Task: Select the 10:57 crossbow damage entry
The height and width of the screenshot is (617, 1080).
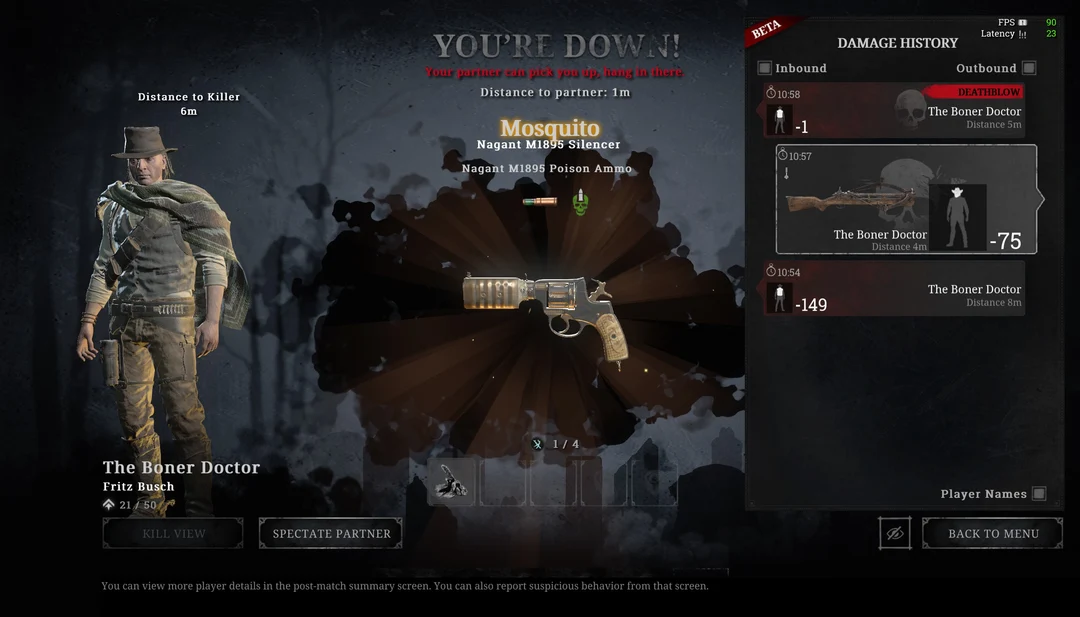Action: pyautogui.click(x=906, y=199)
